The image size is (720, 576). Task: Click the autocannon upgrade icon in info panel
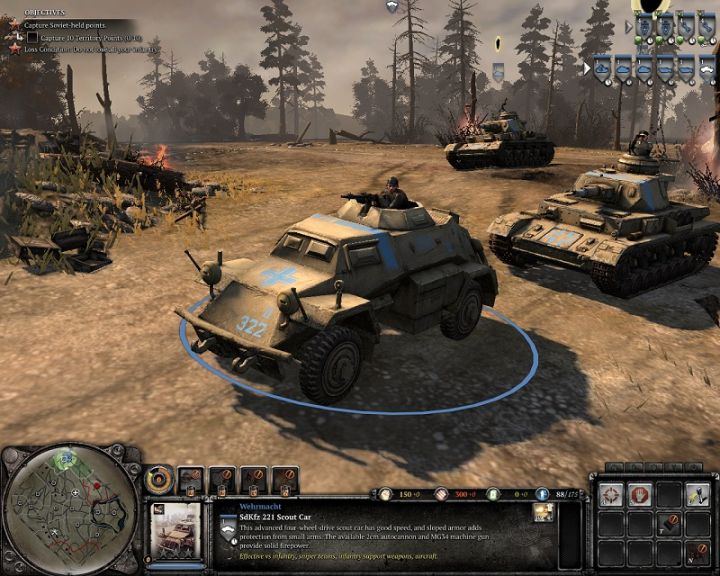point(544,512)
